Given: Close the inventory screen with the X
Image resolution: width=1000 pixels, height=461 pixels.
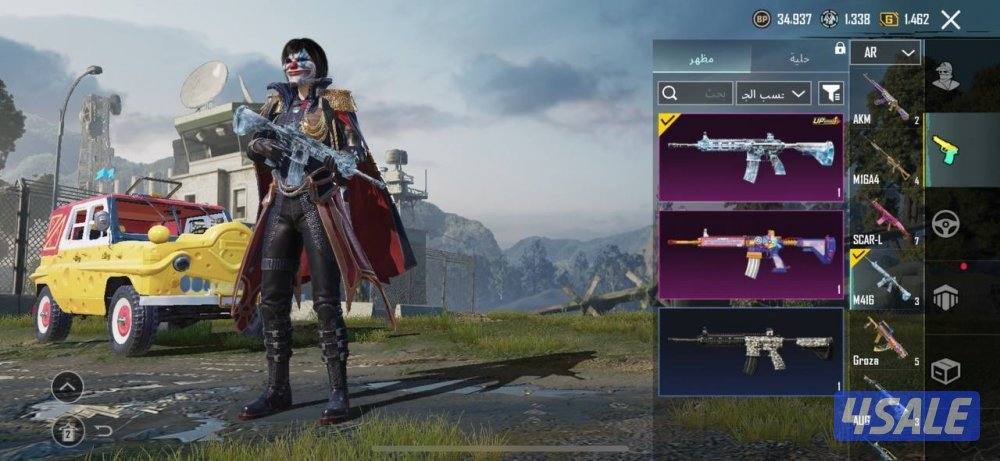Looking at the screenshot, I should pyautogui.click(x=951, y=19).
